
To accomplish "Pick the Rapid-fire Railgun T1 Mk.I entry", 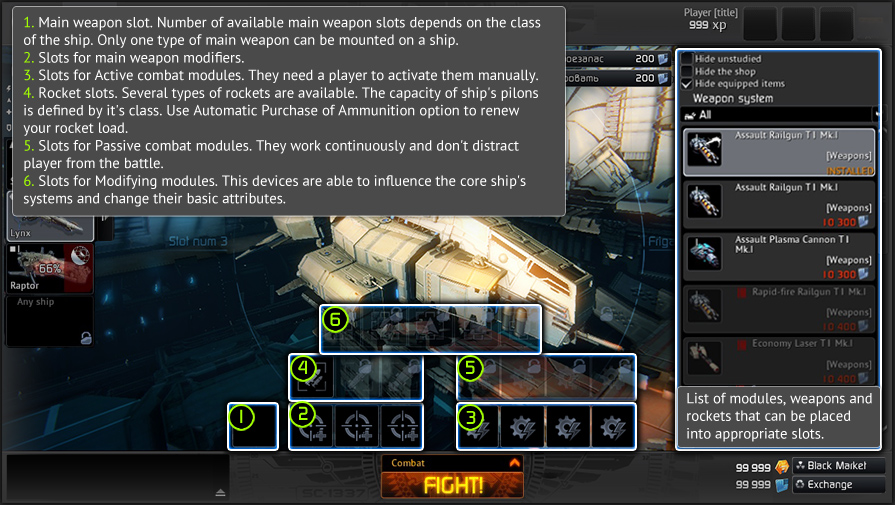I will tap(780, 309).
